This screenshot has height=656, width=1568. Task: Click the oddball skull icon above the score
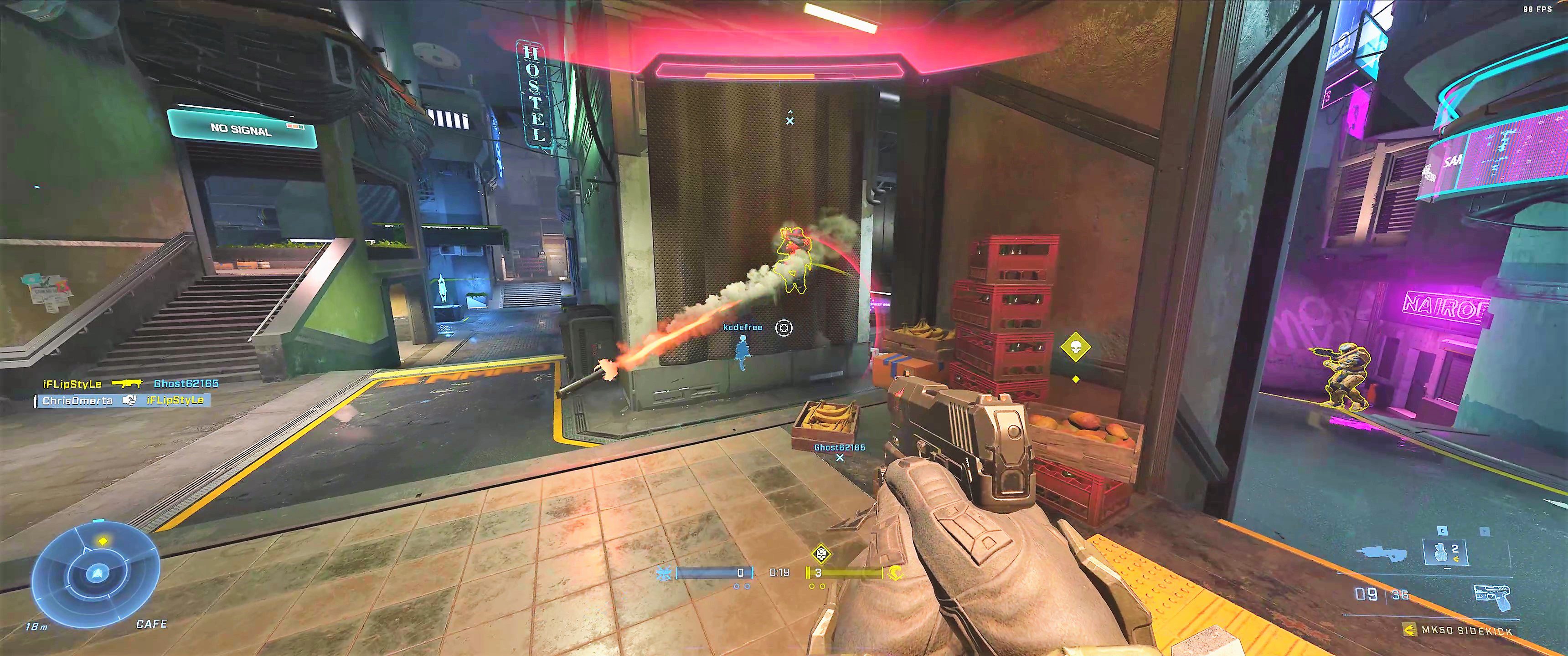(x=821, y=554)
